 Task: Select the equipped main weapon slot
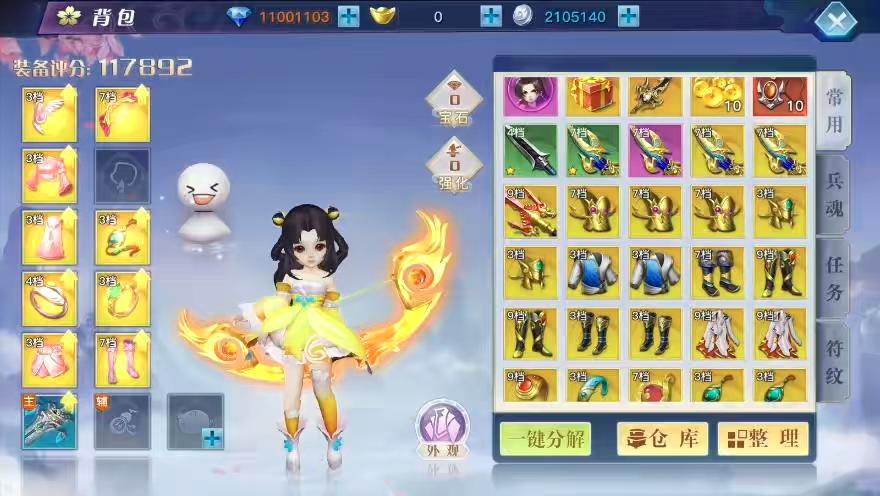coord(49,421)
